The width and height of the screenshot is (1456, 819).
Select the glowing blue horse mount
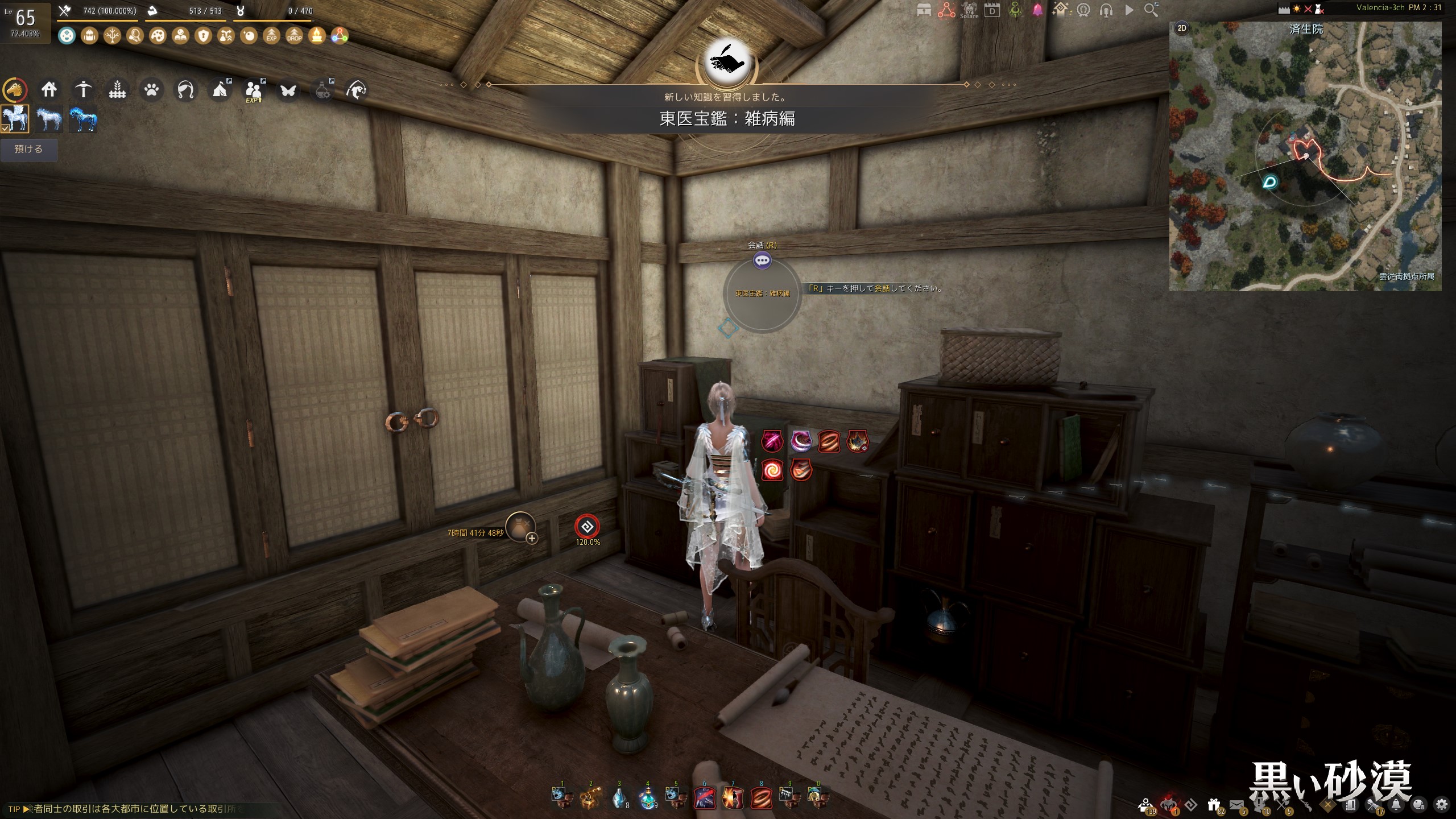(x=83, y=119)
